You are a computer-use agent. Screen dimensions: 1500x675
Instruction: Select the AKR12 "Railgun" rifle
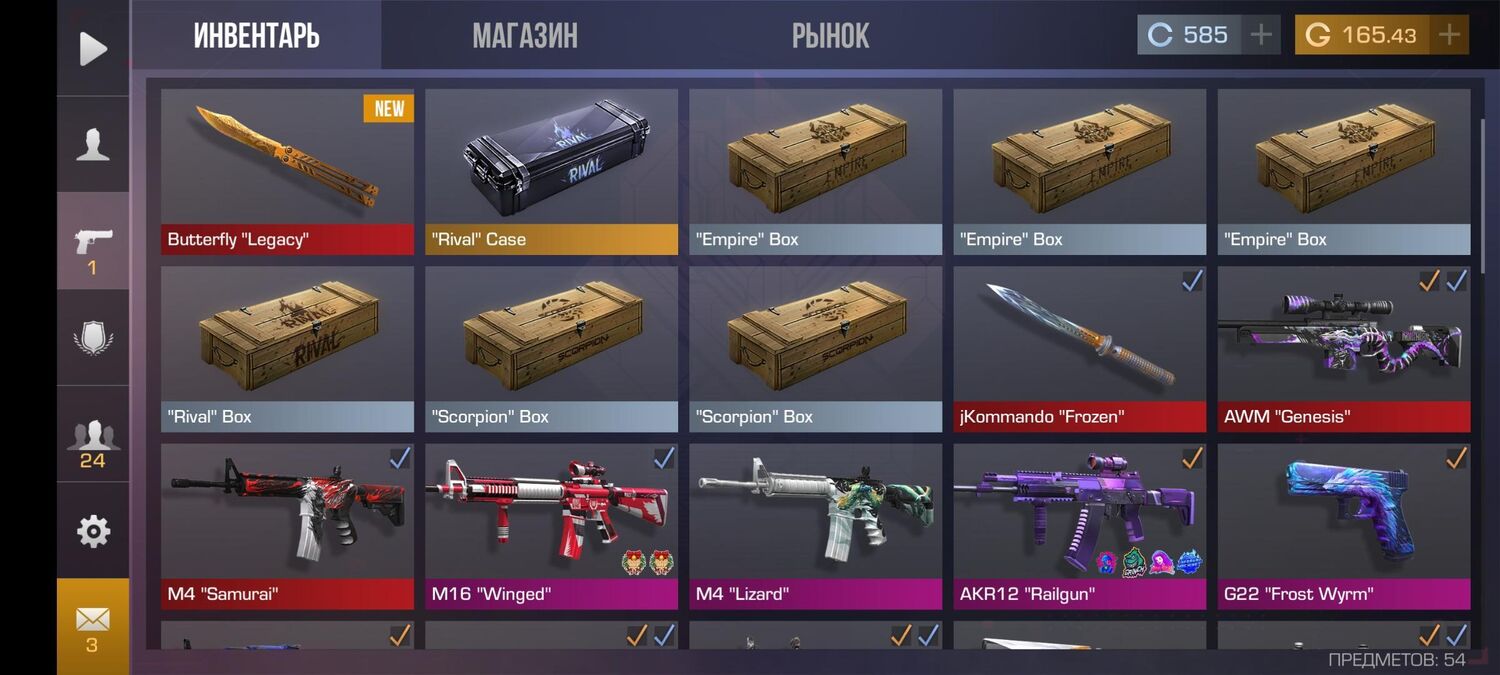1079,526
